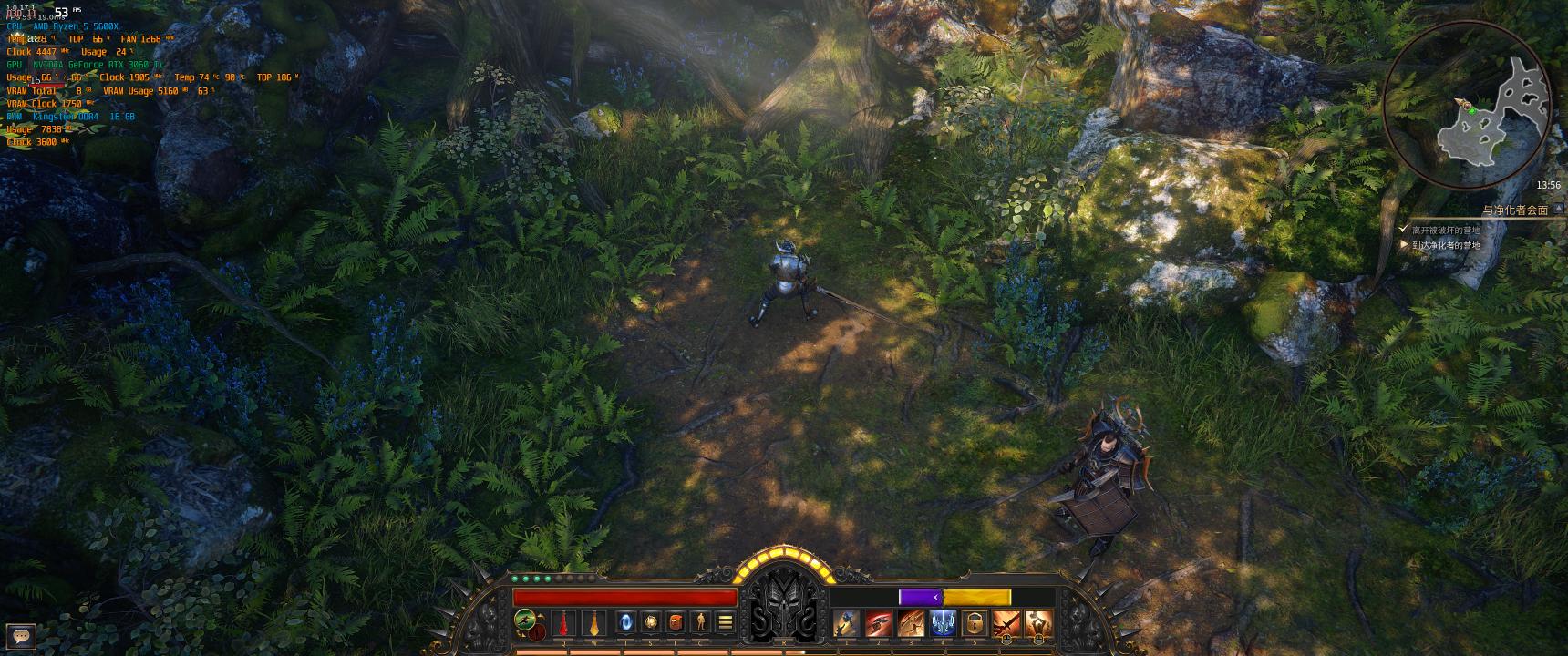Open the hamburger menu icon in the hotbar

pyautogui.click(x=726, y=622)
